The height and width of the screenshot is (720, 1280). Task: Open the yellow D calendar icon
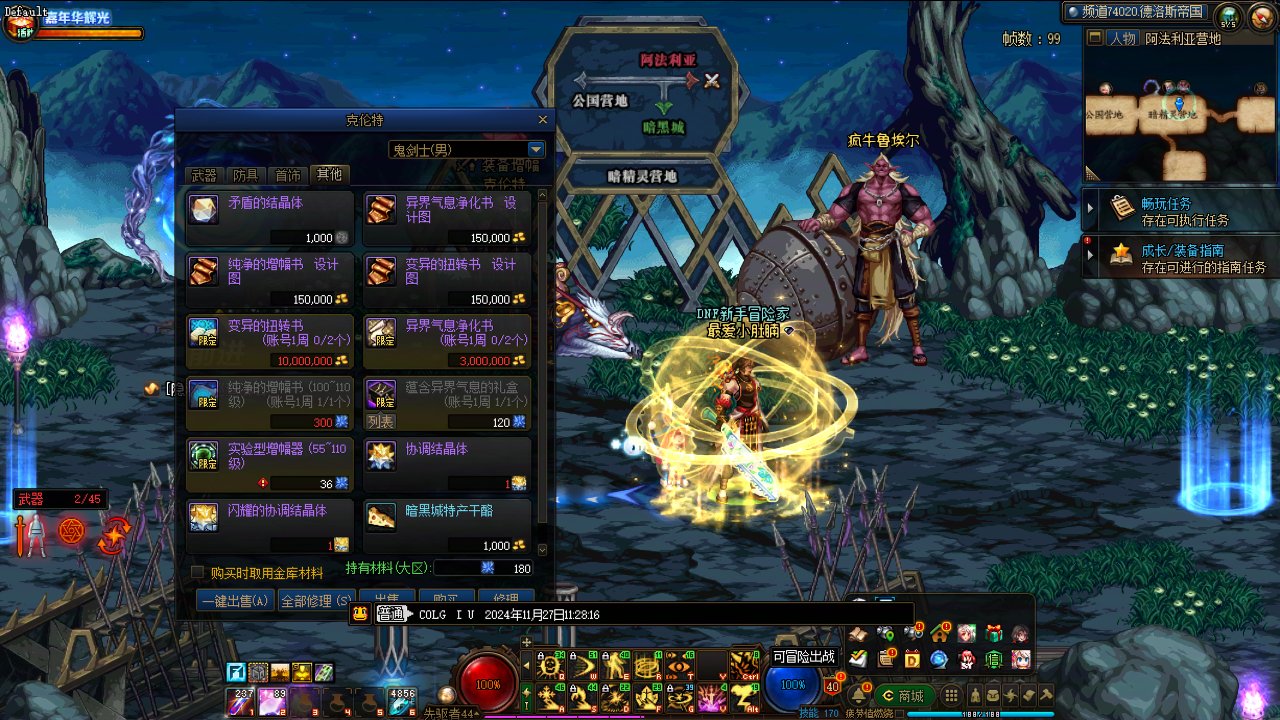(912, 659)
